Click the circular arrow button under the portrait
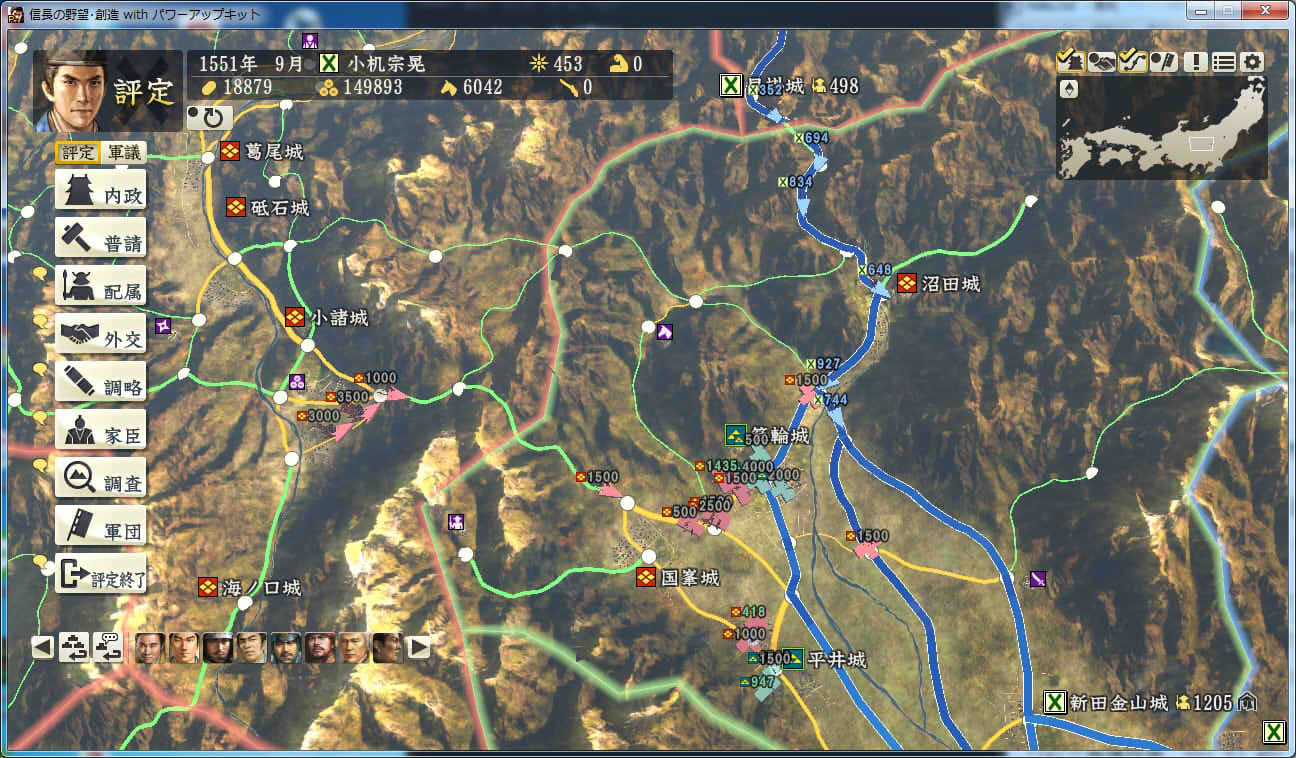This screenshot has width=1296, height=758. tap(210, 118)
